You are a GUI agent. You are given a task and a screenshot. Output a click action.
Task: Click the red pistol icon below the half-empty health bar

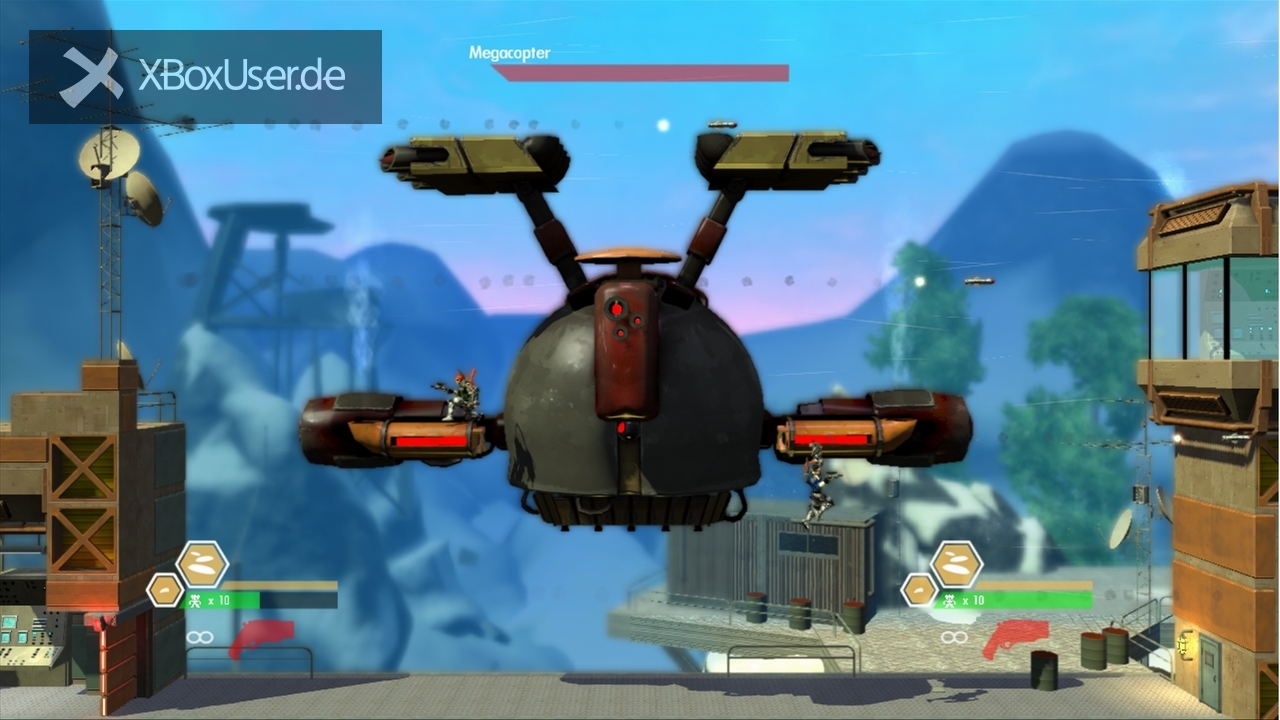(262, 638)
